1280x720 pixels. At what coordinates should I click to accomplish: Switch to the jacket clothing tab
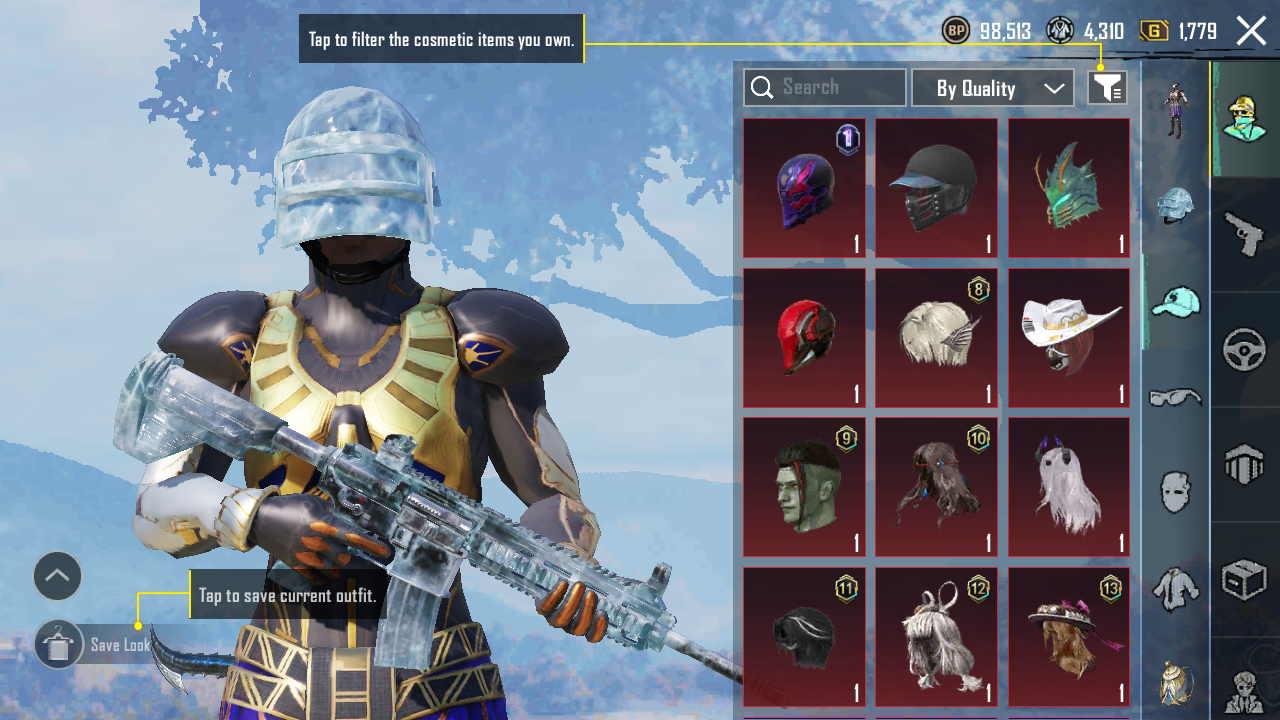tap(1175, 588)
